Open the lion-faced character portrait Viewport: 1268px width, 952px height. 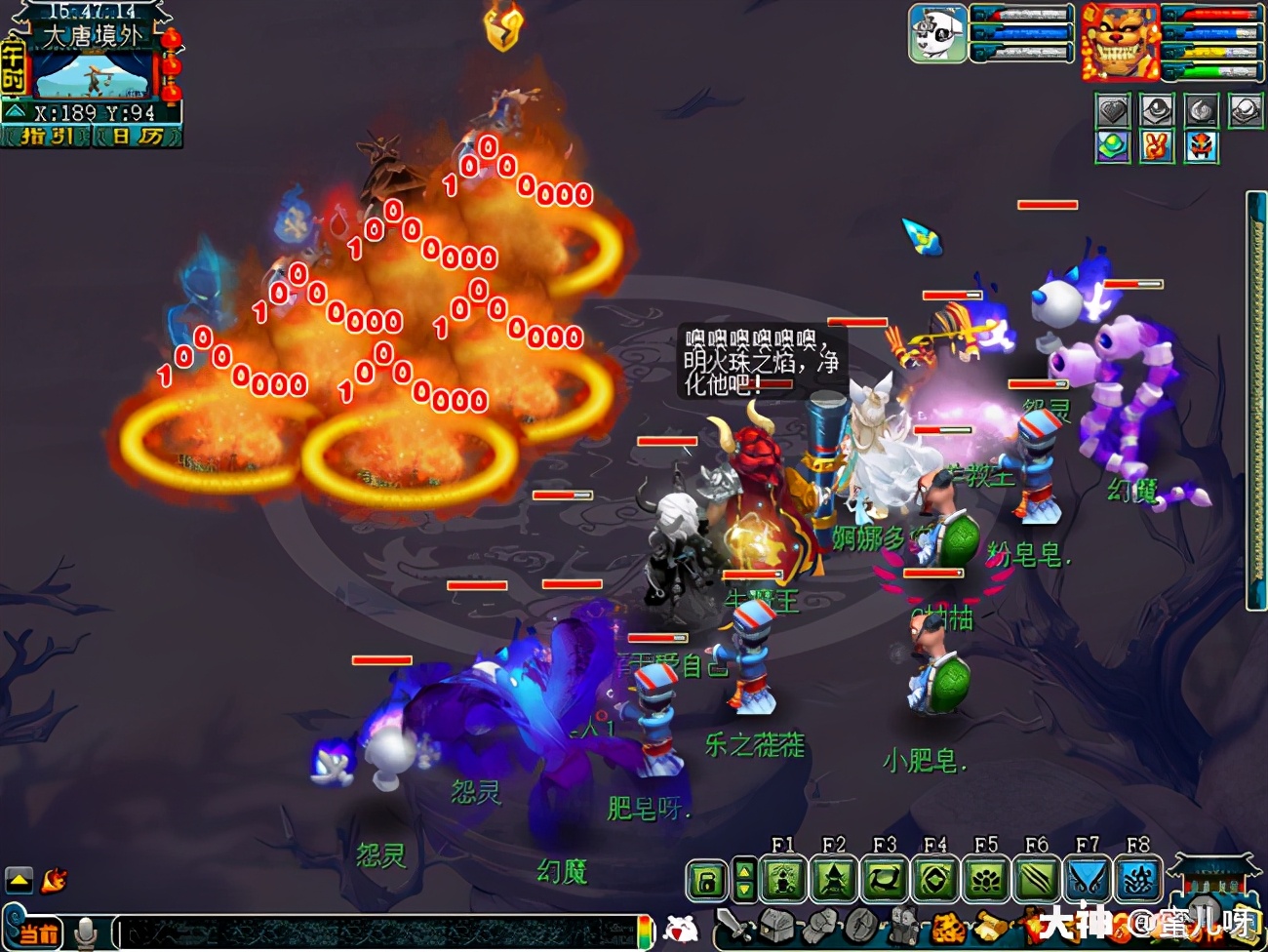coord(1119,42)
